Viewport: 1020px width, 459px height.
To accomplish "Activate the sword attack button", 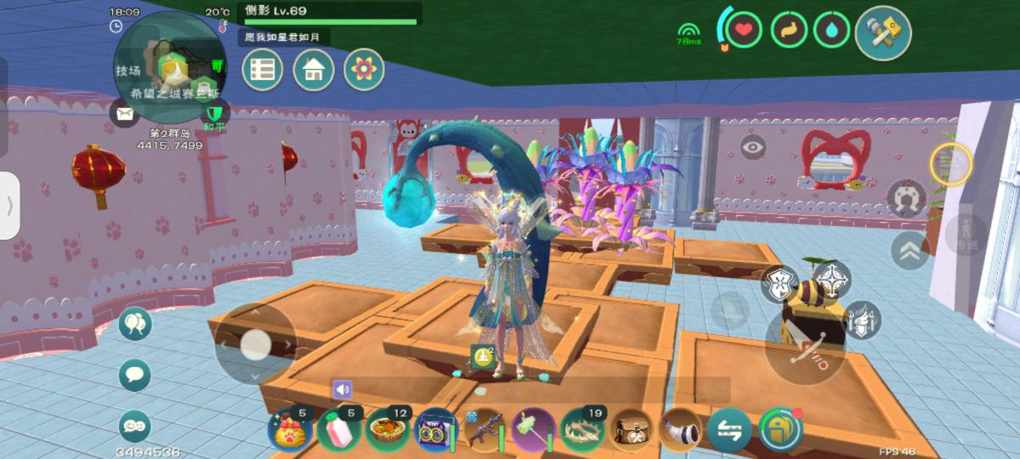I will [805, 342].
